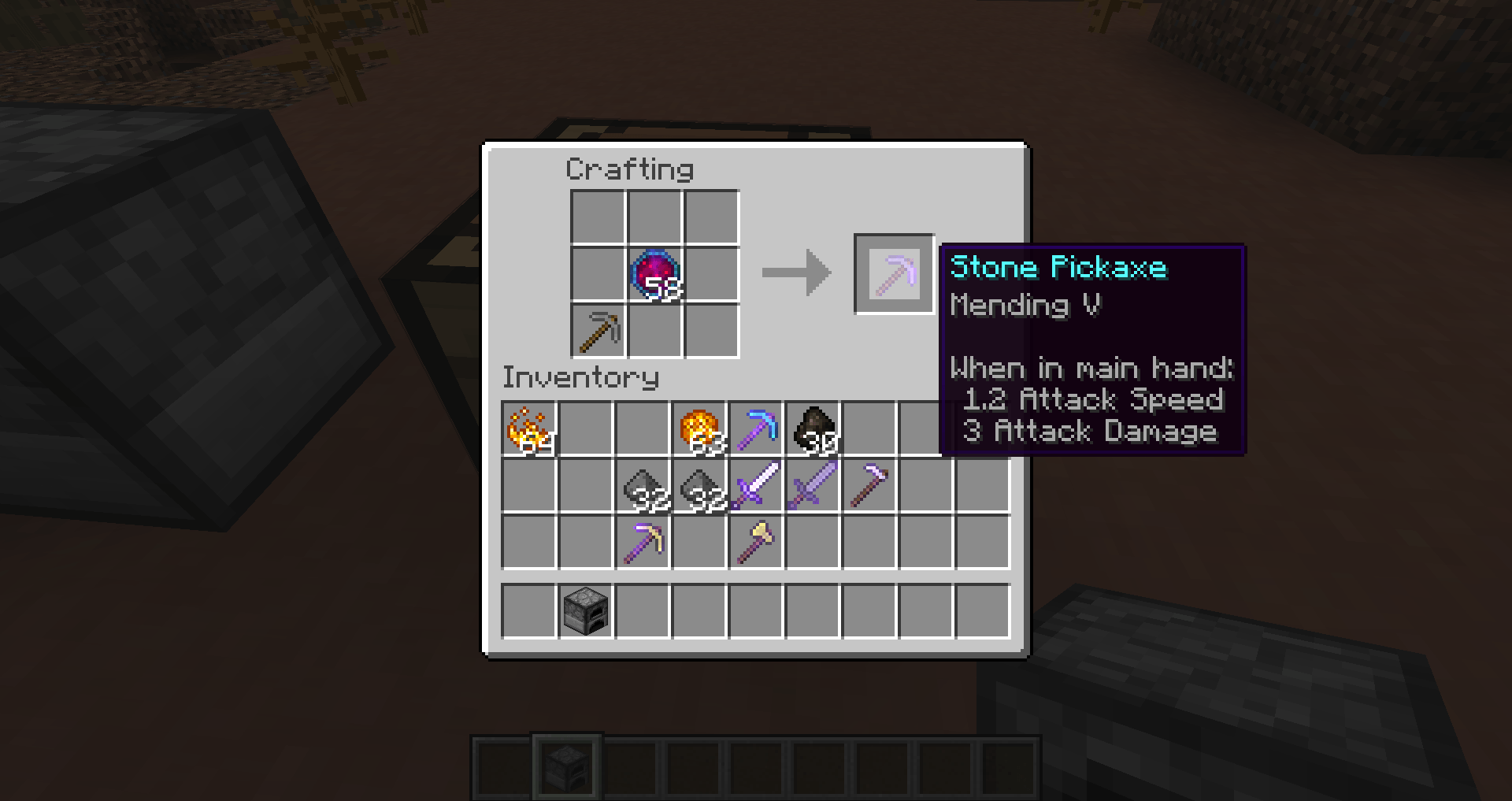Take the enchanted Stone Pickaxe from the output slot

pos(894,274)
